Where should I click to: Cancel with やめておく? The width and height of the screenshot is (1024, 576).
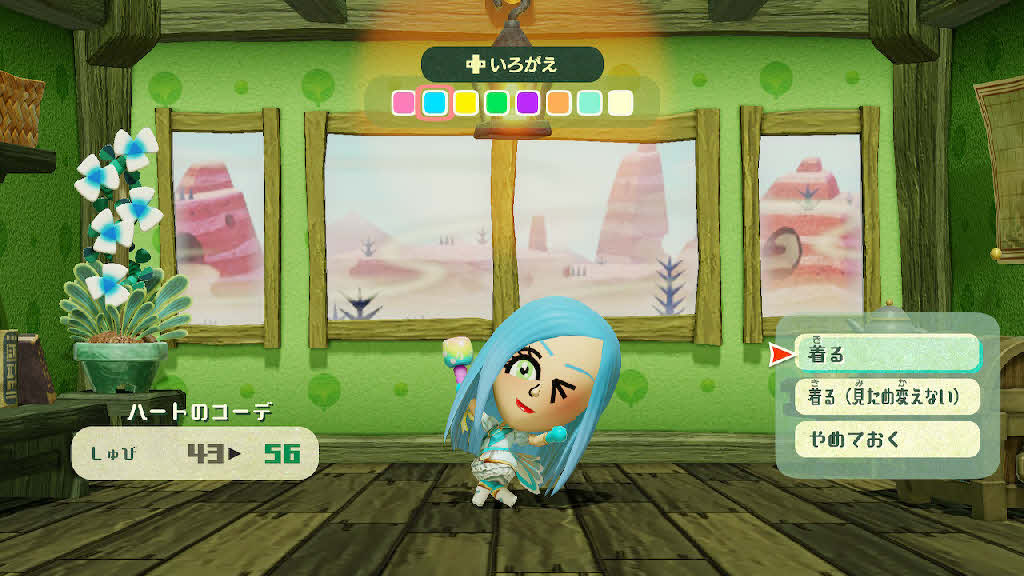pyautogui.click(x=887, y=438)
